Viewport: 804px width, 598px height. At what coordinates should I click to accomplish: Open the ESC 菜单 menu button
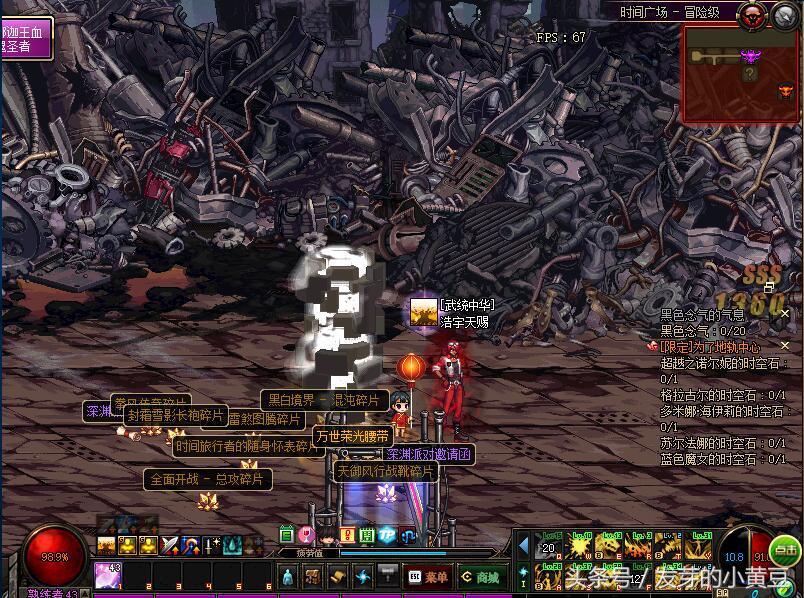(428, 577)
